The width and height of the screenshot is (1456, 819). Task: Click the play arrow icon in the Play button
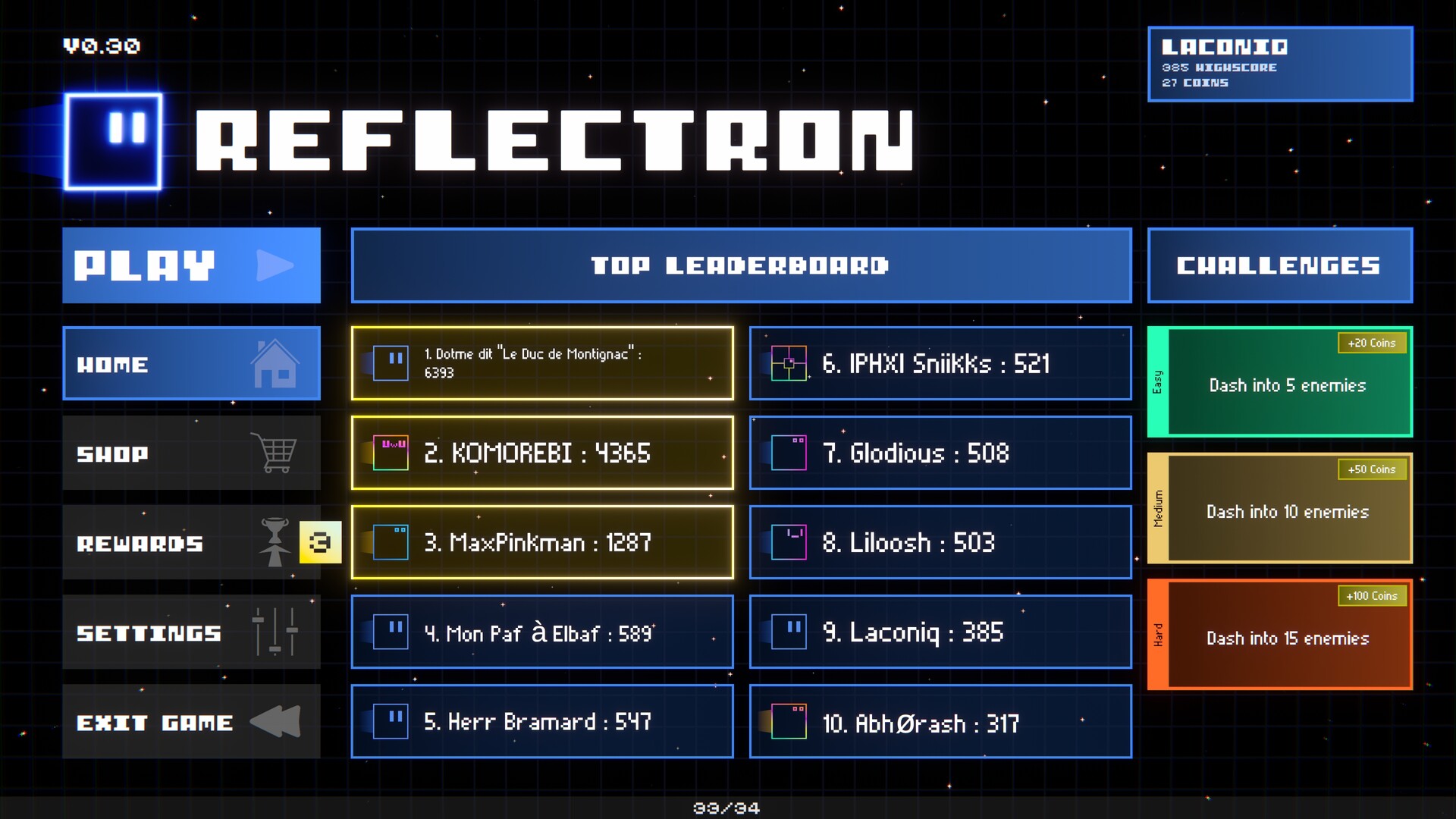[x=275, y=265]
